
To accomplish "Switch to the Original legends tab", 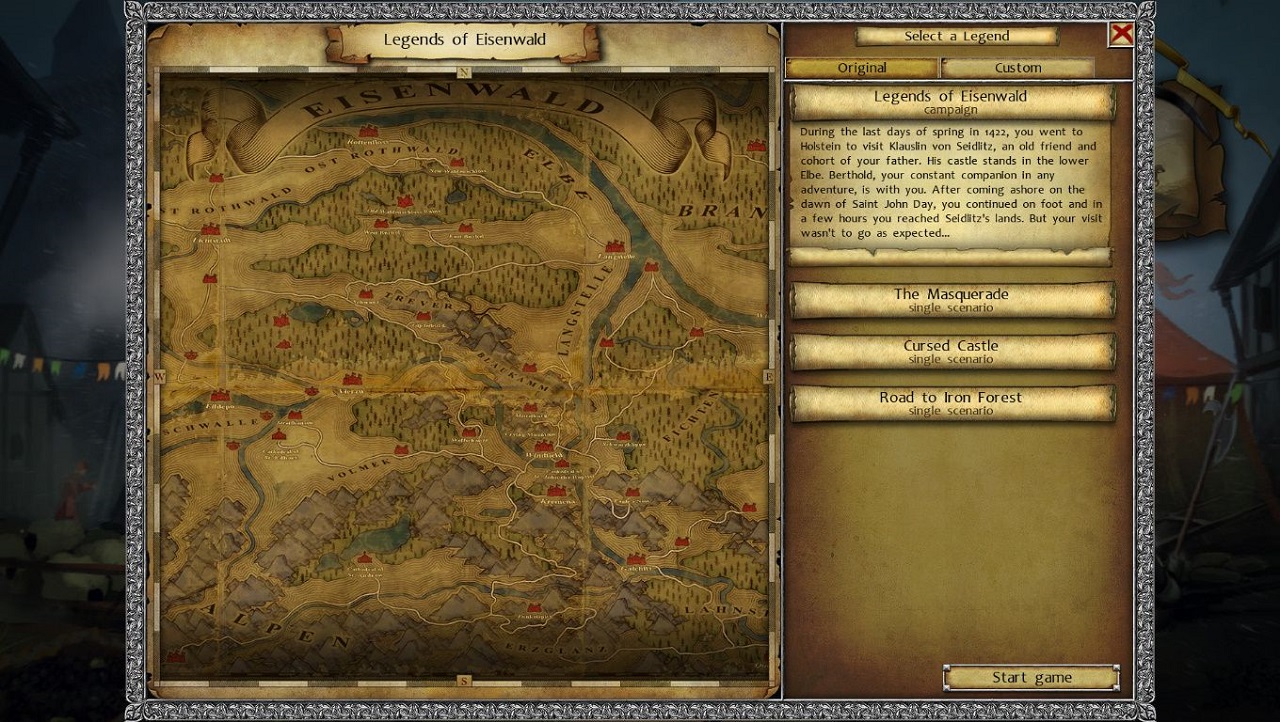I will (862, 68).
